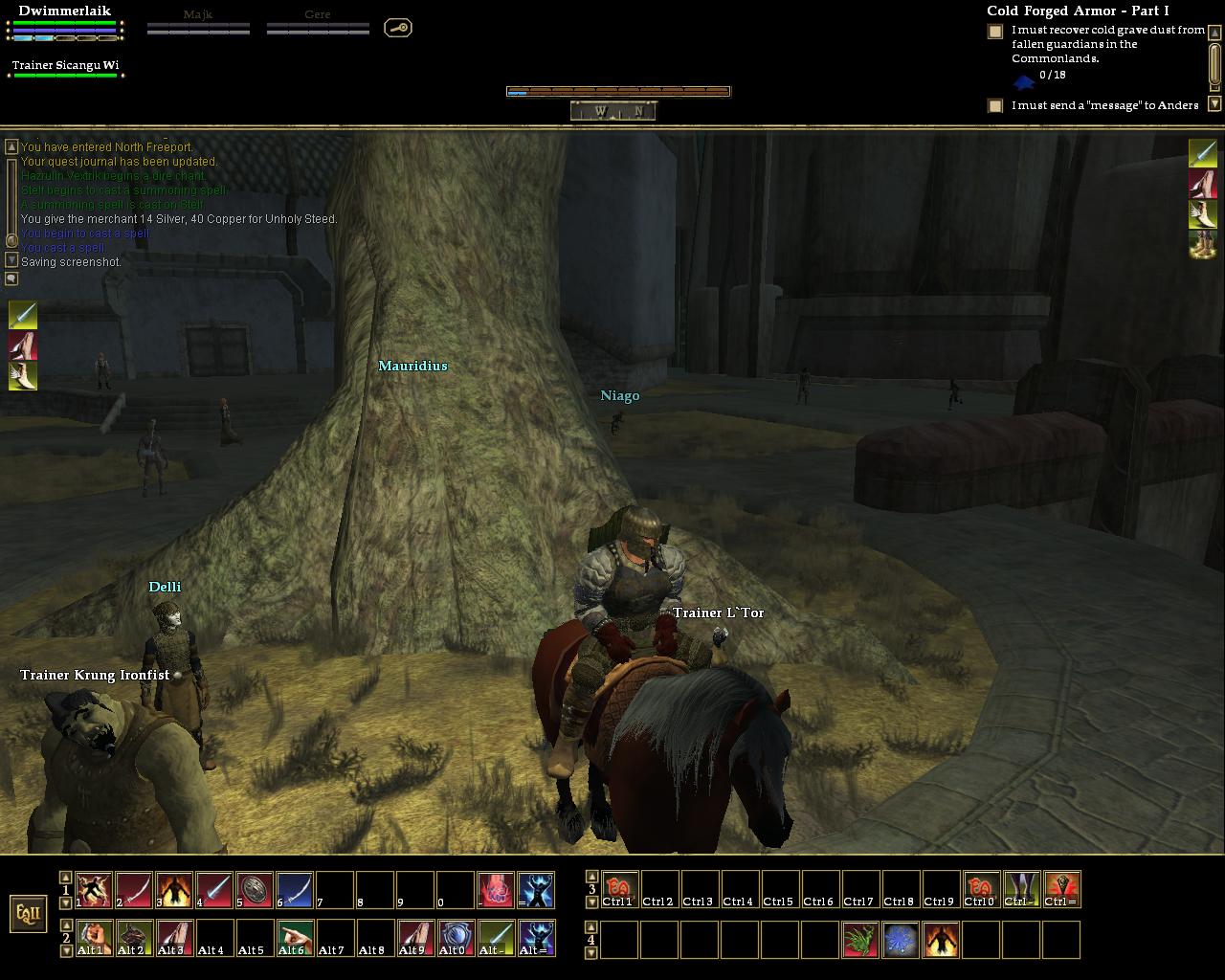Viewport: 1225px width, 980px height.
Task: Cast the blue frost burst spell on hotbar 4
Action: click(x=901, y=940)
